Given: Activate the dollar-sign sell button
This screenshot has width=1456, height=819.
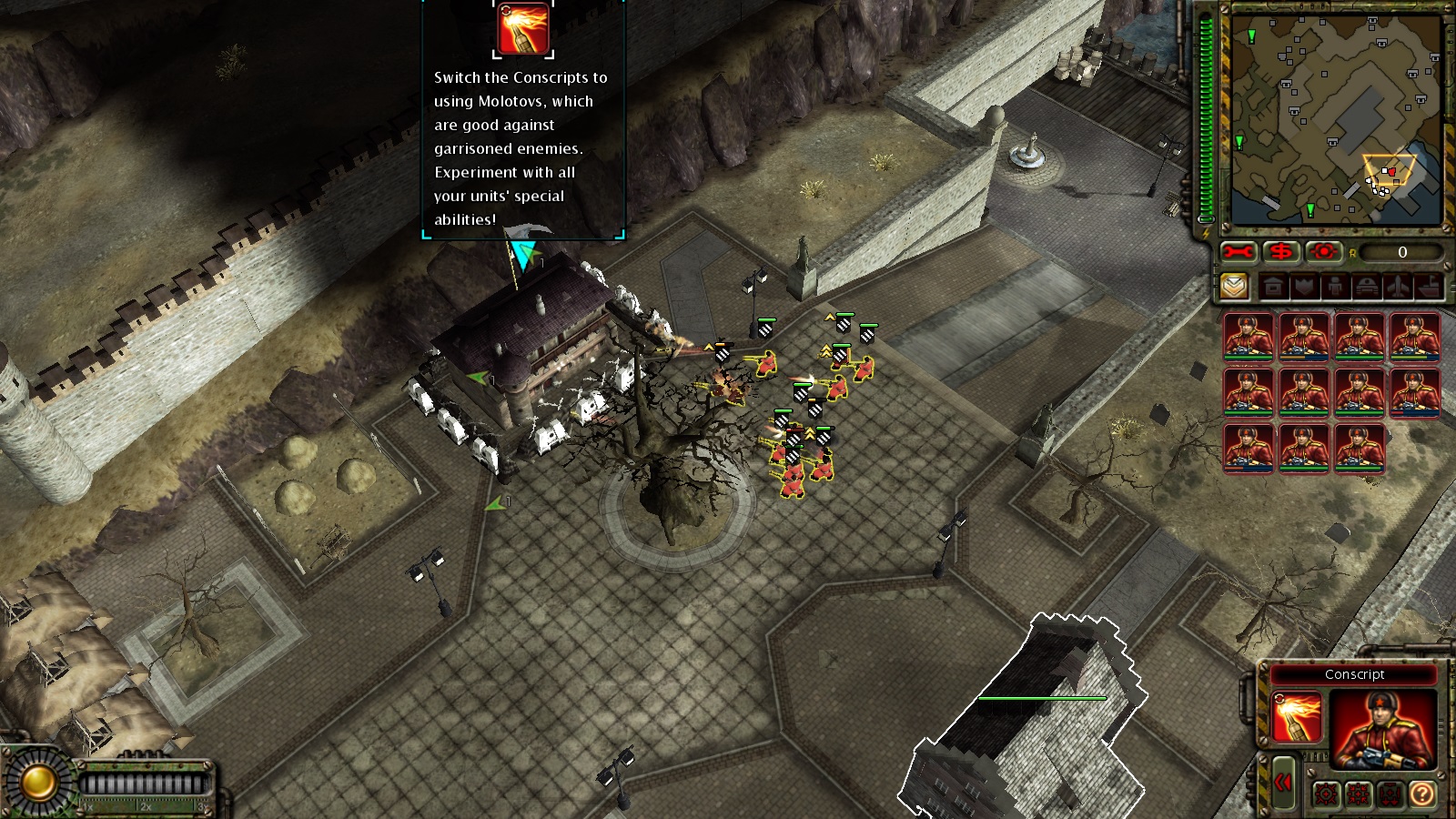Looking at the screenshot, I should pyautogui.click(x=1281, y=252).
